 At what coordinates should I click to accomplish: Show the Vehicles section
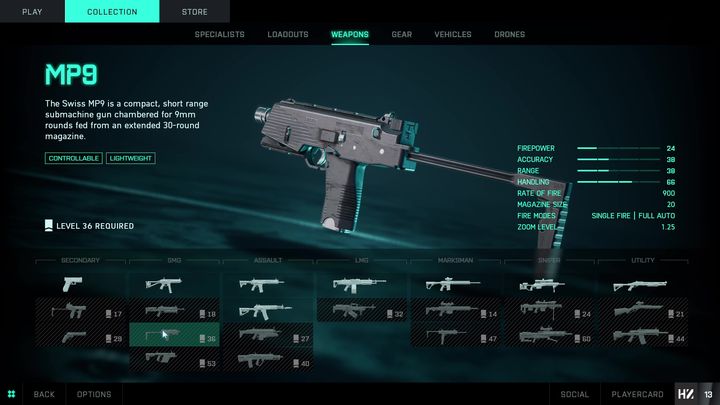pos(452,34)
